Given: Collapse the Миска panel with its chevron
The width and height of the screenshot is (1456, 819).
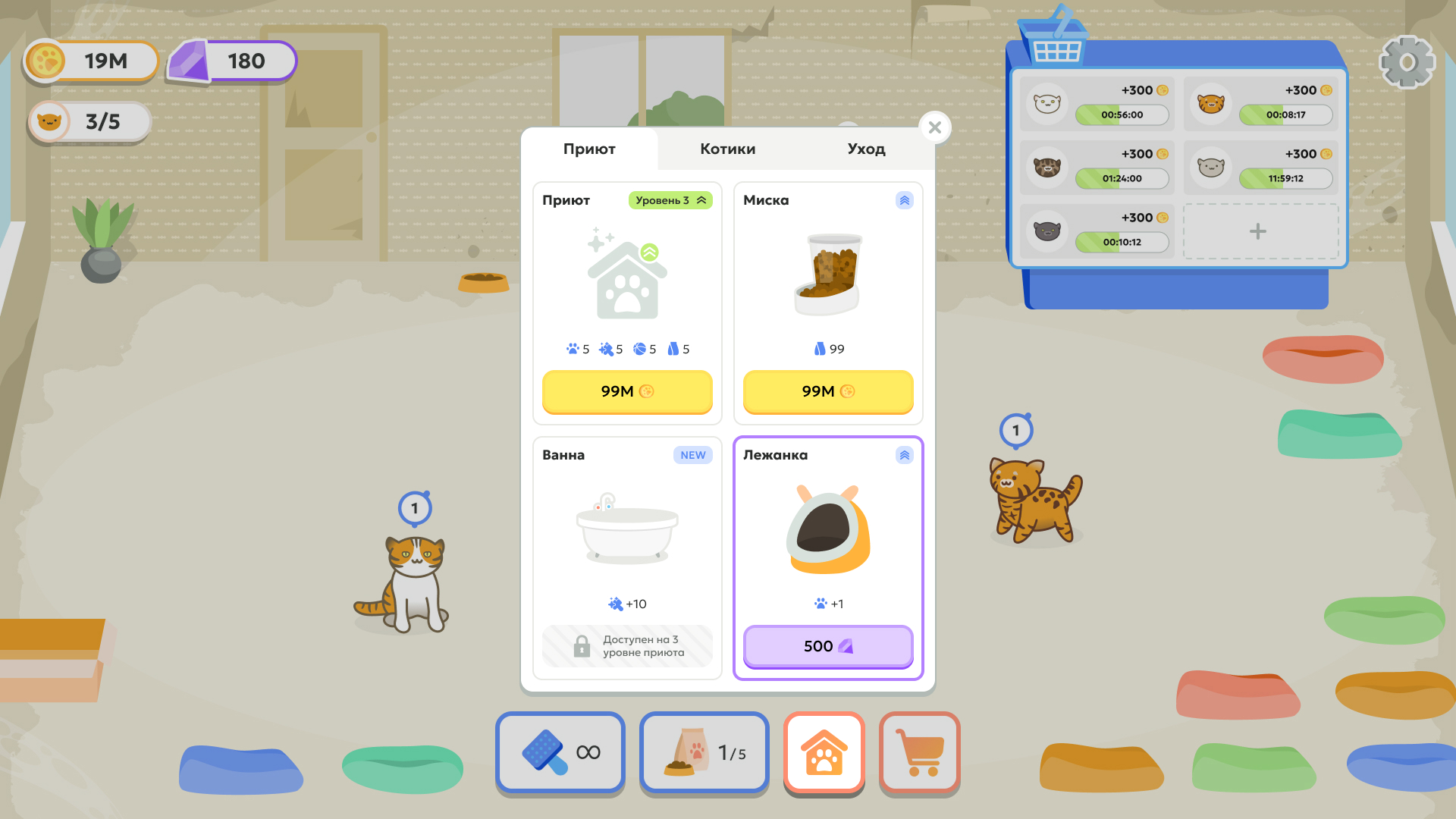Looking at the screenshot, I should coord(903,200).
